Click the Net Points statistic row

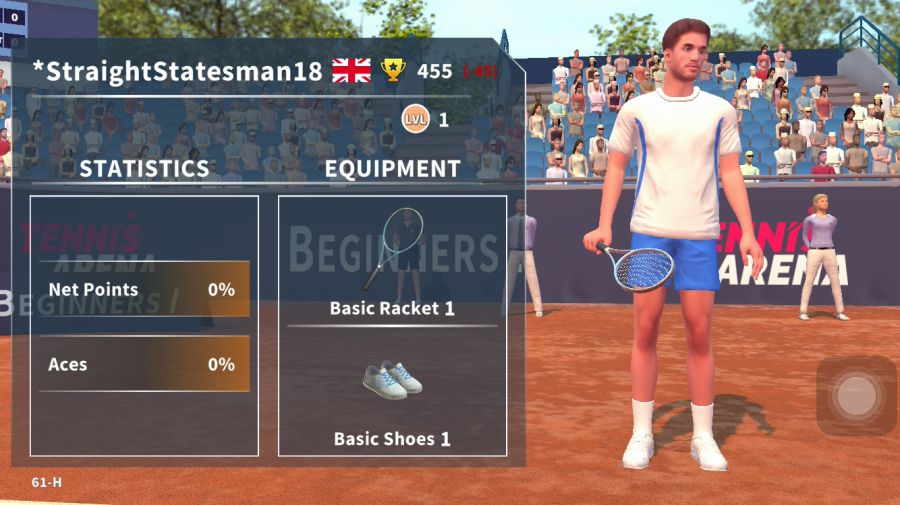[x=144, y=290]
